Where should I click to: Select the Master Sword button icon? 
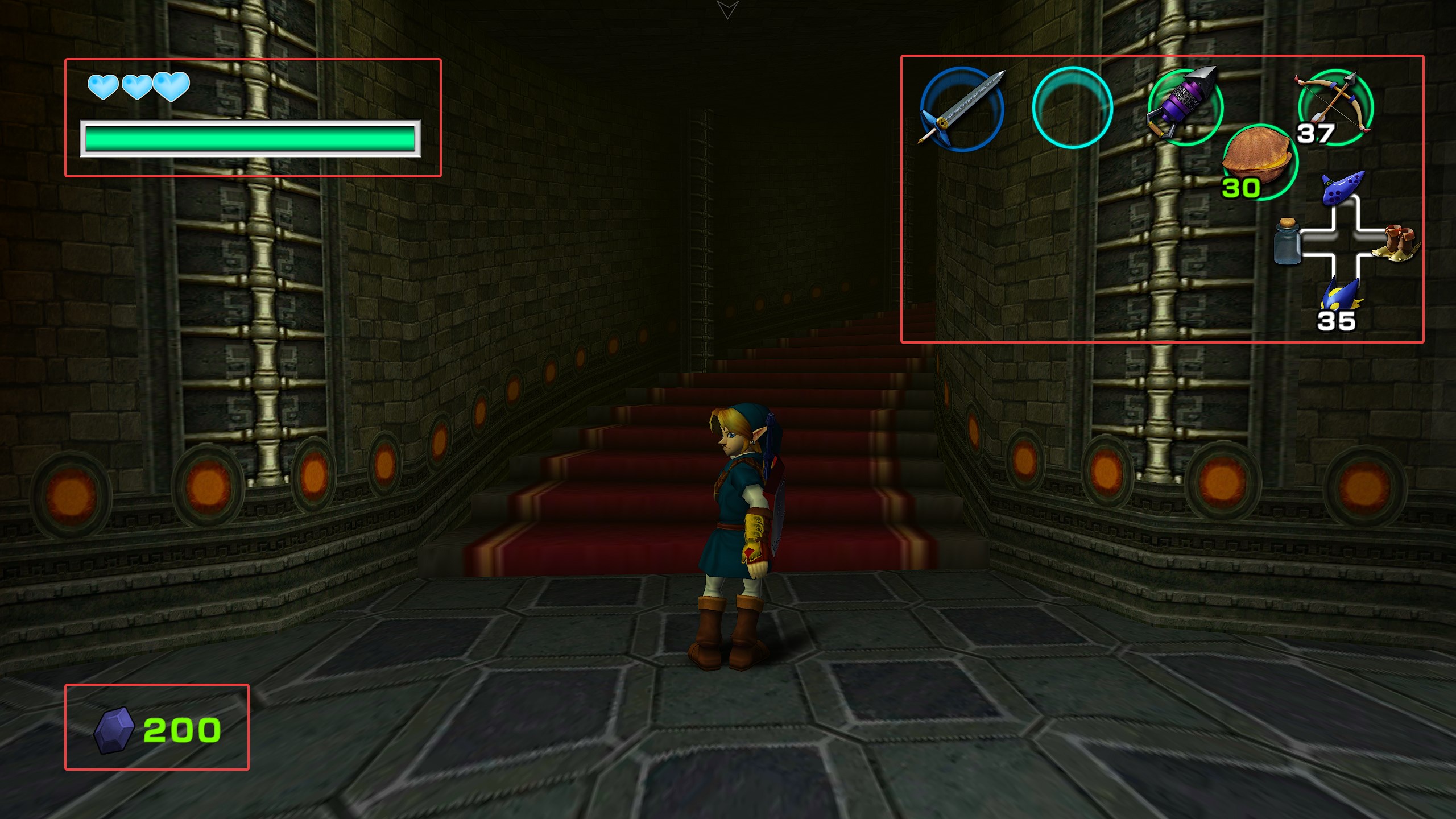click(961, 108)
